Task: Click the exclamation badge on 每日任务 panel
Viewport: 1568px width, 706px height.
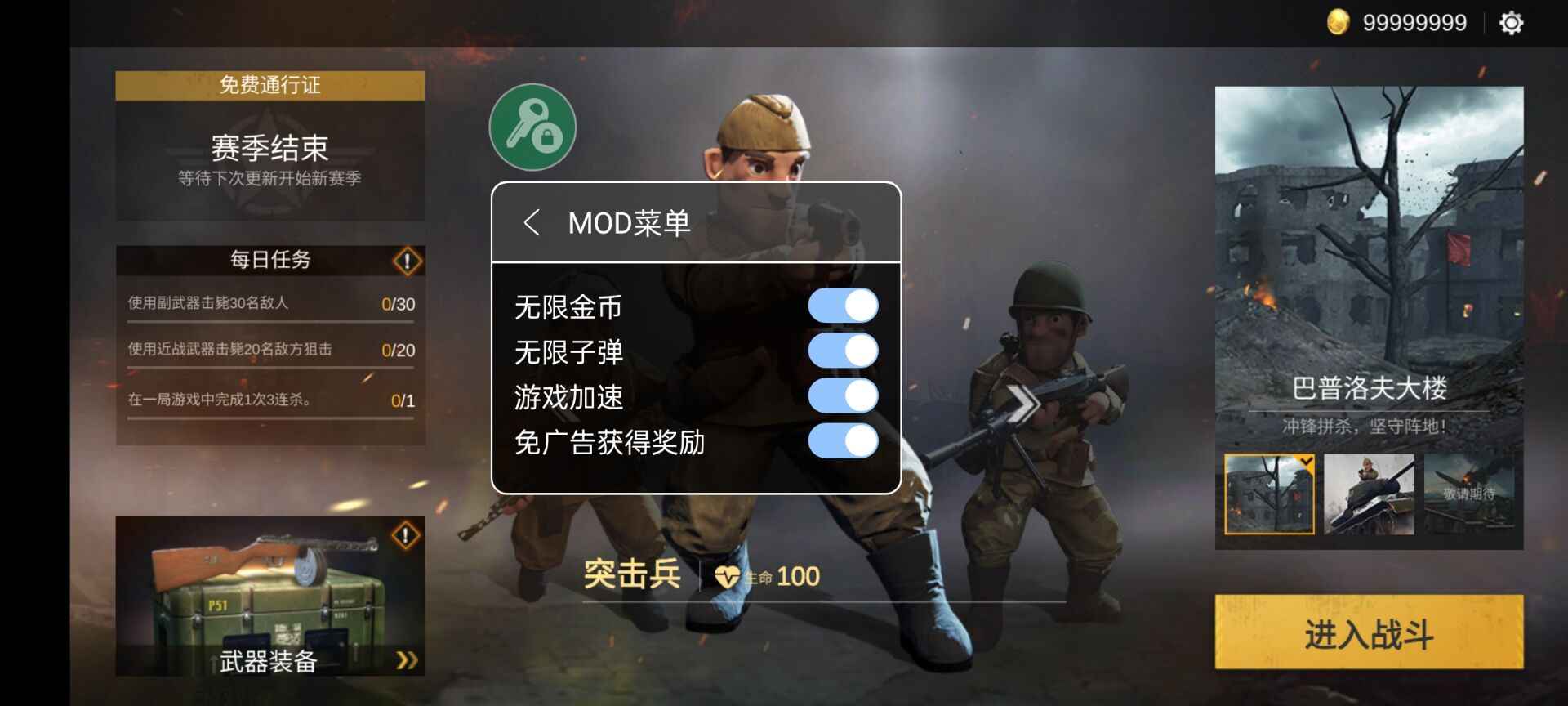Action: click(x=405, y=261)
